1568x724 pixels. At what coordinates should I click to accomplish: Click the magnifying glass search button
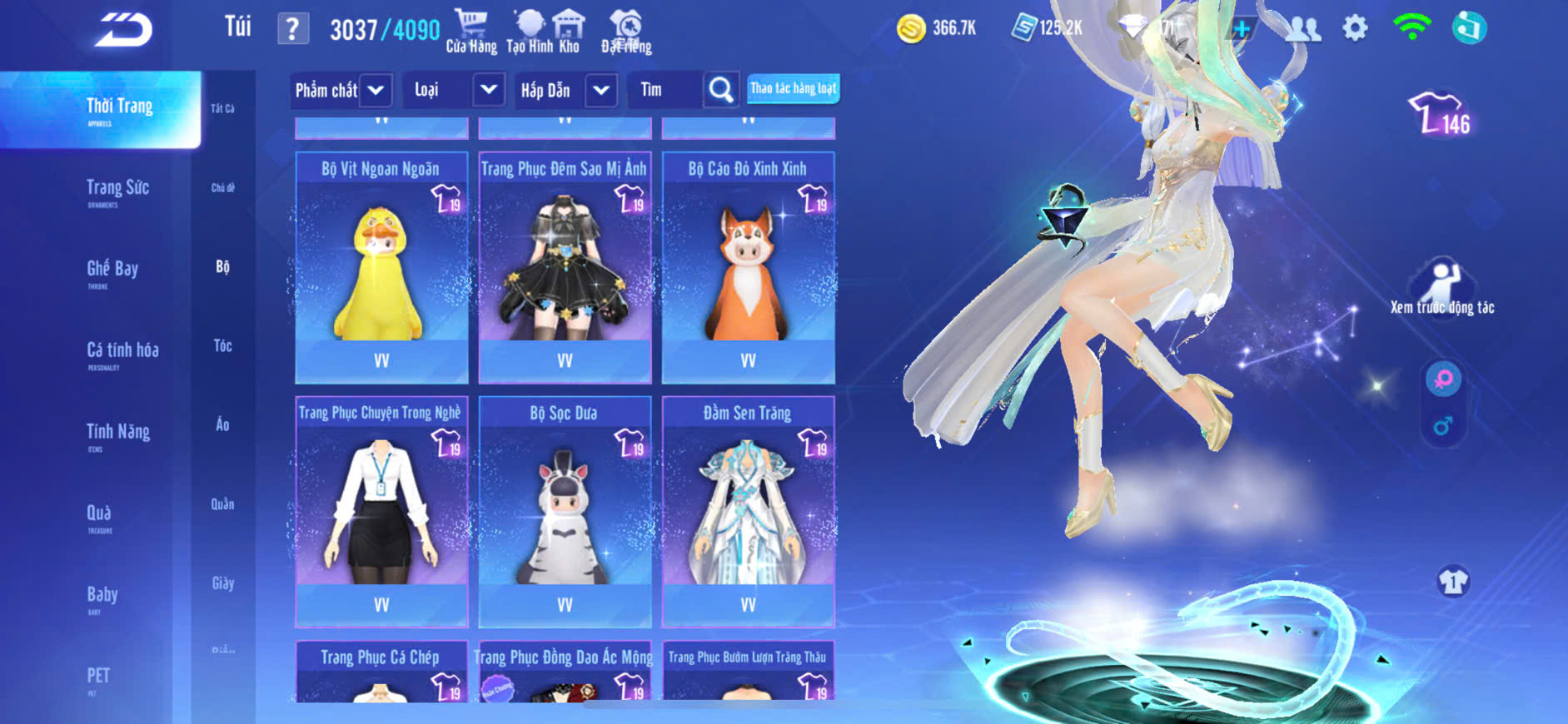(x=721, y=90)
